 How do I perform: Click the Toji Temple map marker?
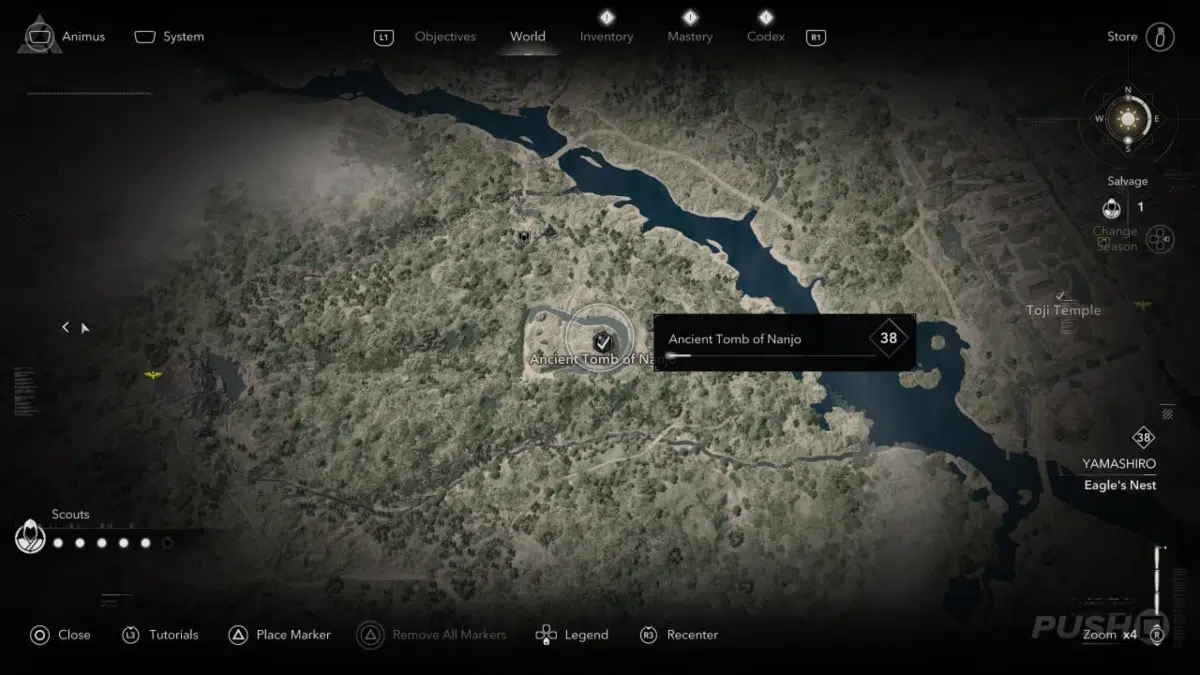click(x=1061, y=296)
